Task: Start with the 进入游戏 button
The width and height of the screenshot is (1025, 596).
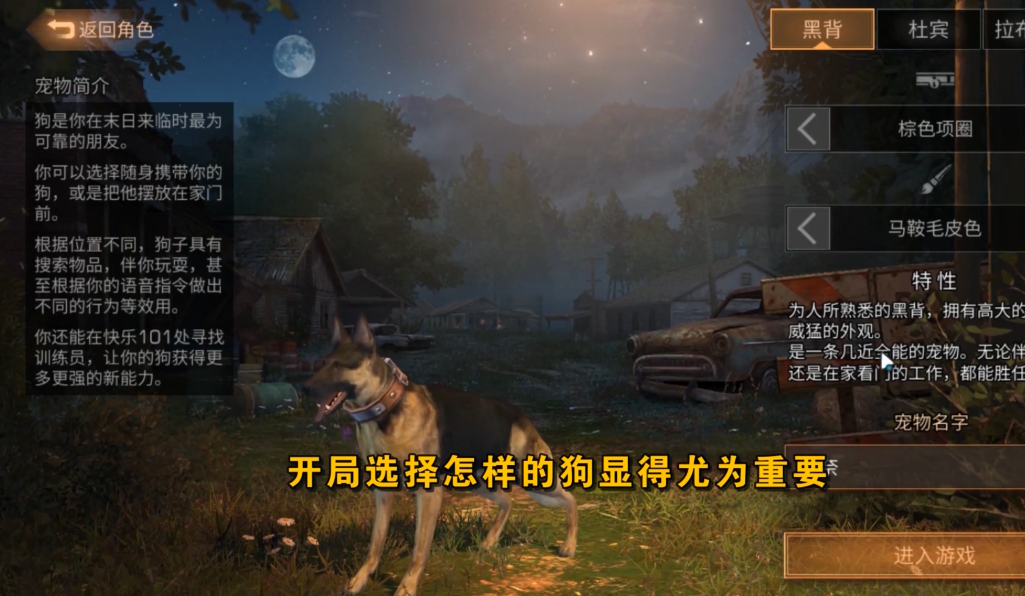Action: click(x=905, y=555)
